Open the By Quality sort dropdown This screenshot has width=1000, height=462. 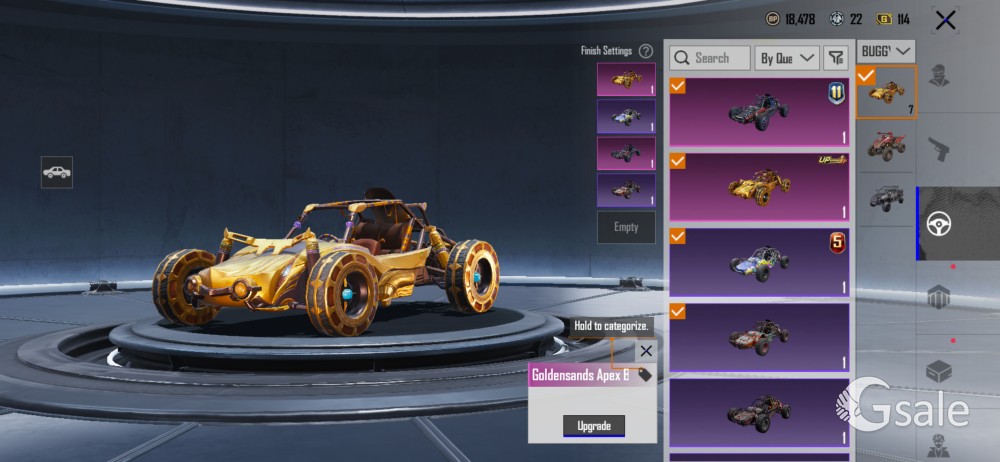pyautogui.click(x=787, y=58)
